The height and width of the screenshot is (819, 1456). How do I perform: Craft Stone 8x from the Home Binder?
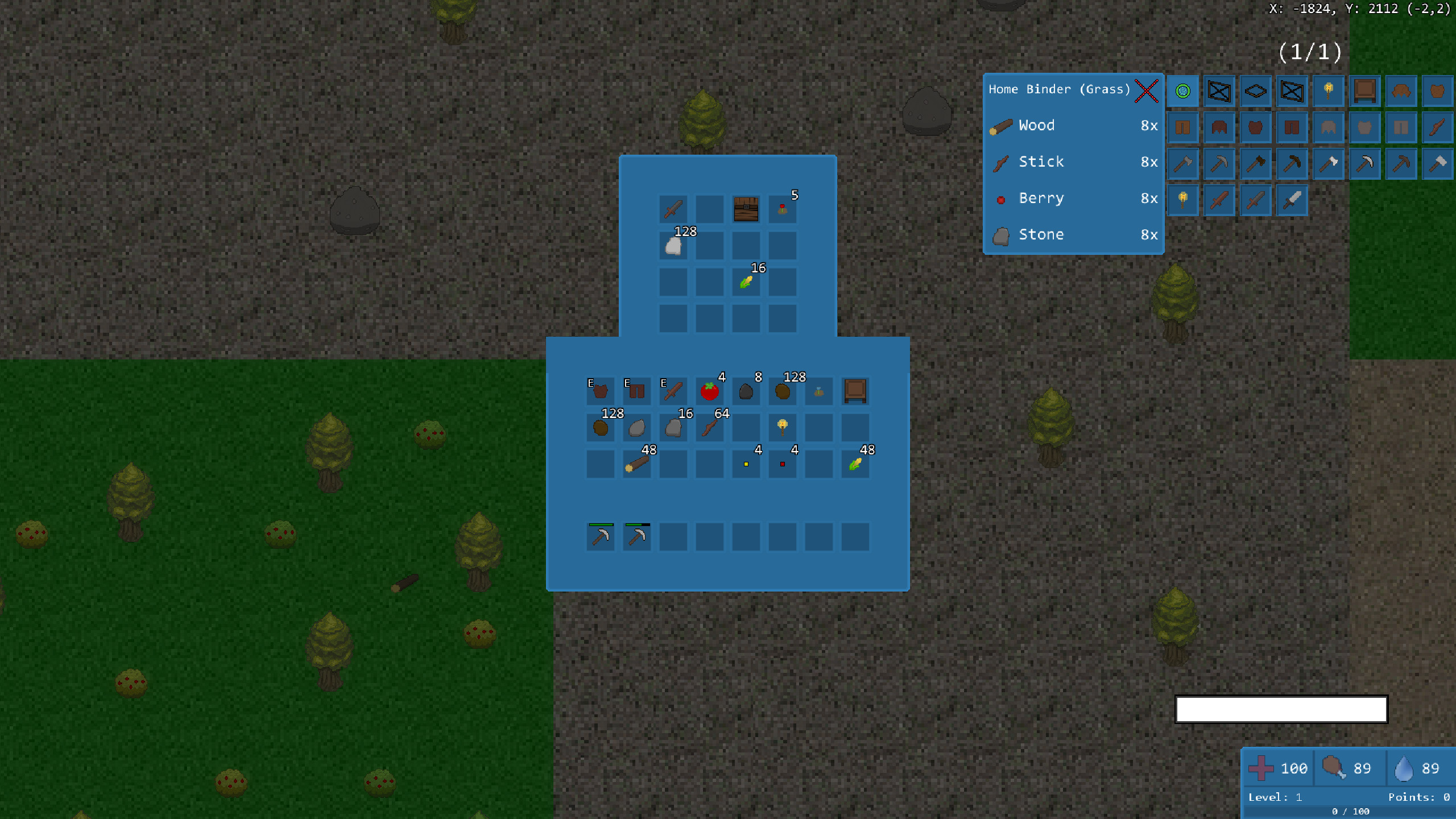(x=1074, y=234)
